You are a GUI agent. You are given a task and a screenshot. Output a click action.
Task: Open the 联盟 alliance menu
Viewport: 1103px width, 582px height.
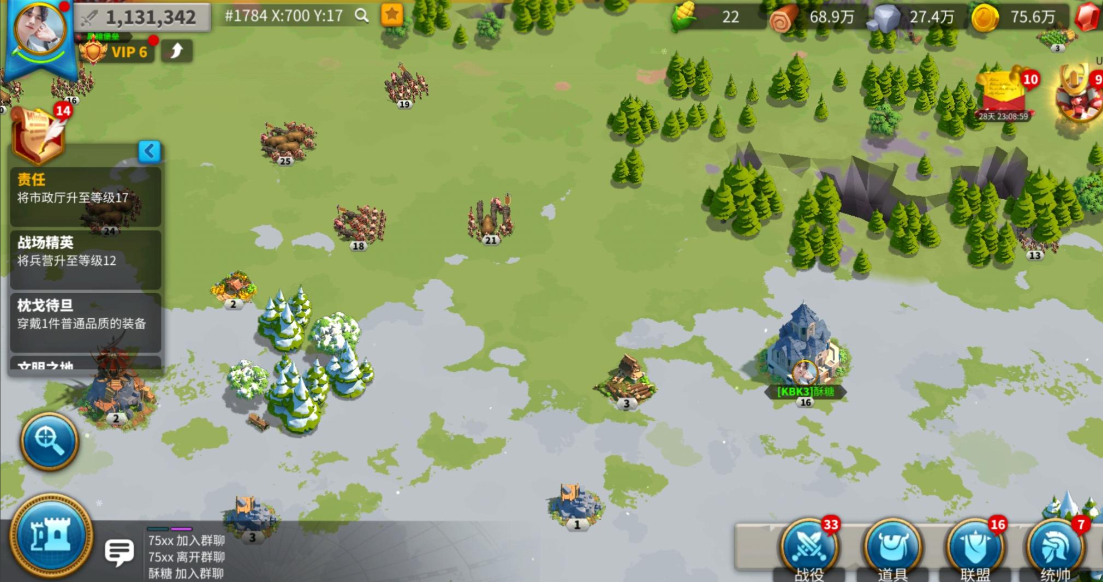click(x=975, y=548)
